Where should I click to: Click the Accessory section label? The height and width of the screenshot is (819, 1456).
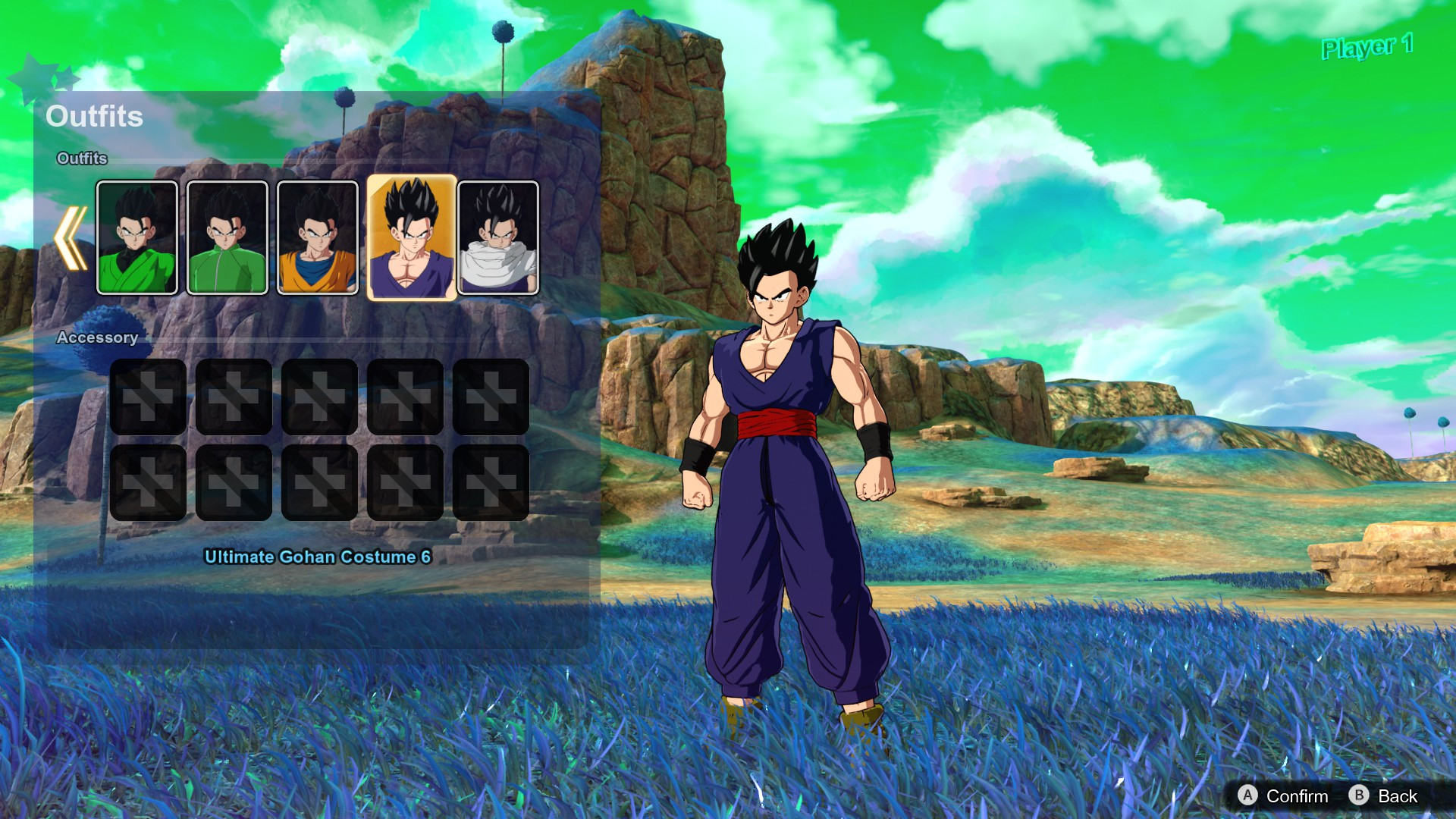[x=99, y=337]
